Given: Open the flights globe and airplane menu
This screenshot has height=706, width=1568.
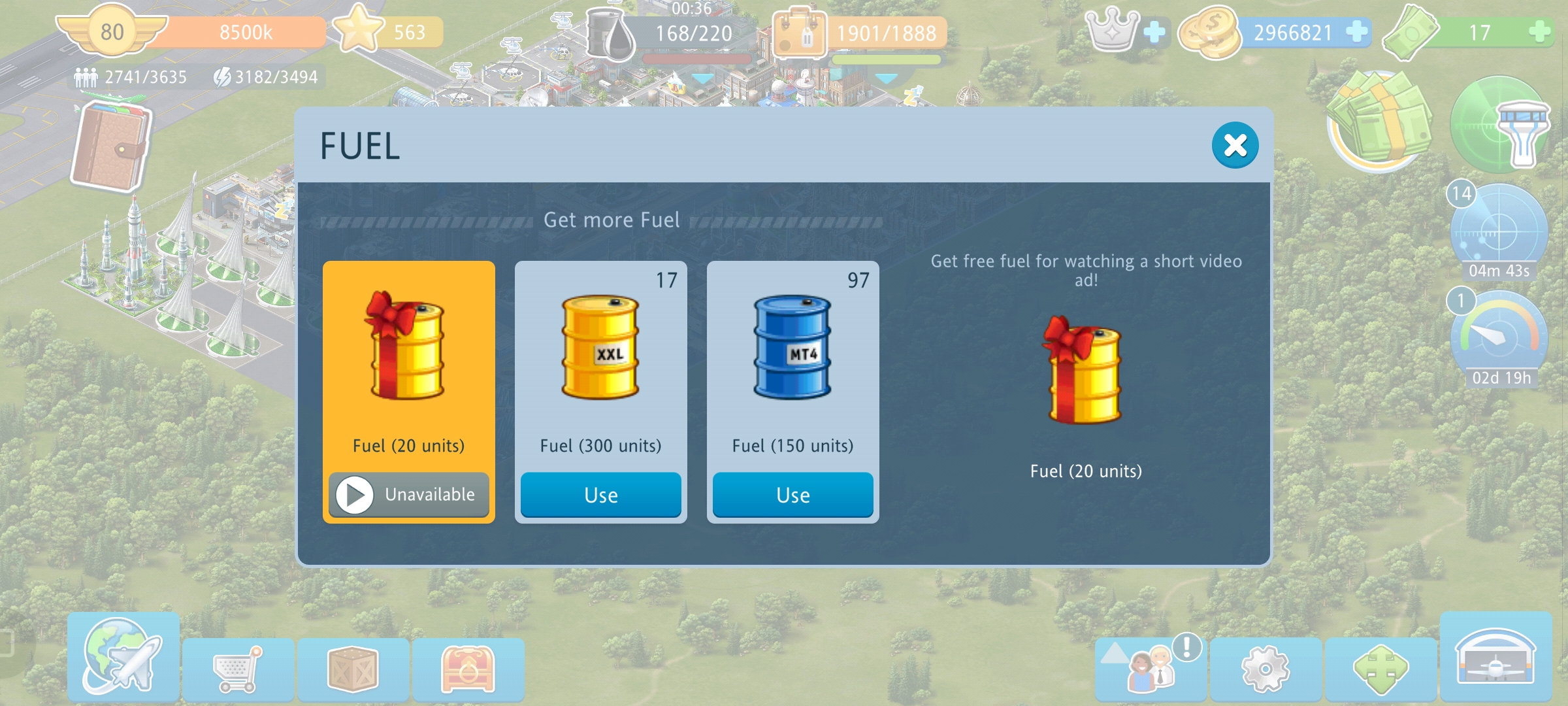Looking at the screenshot, I should [x=123, y=658].
